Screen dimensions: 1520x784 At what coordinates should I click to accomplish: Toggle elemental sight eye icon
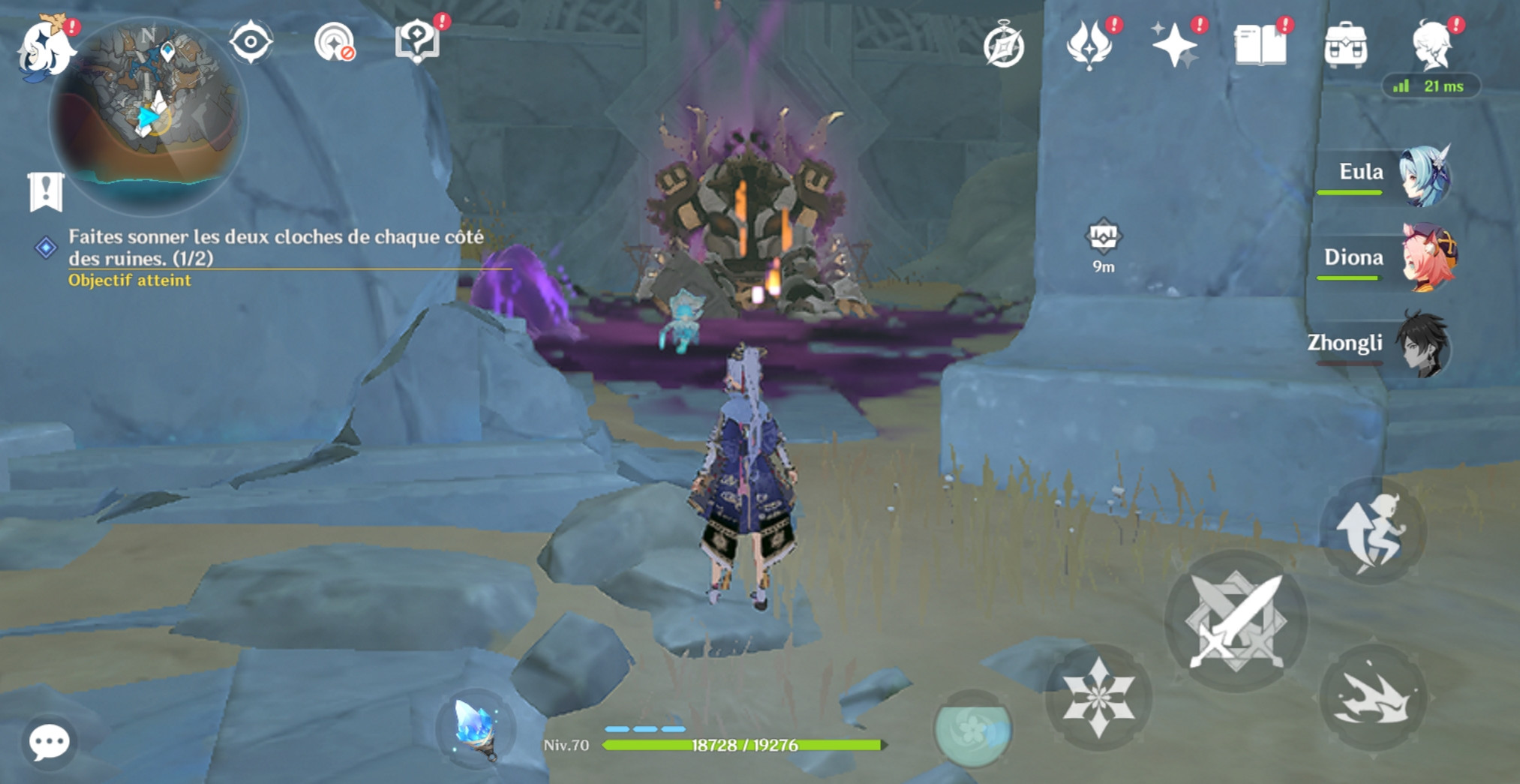pyautogui.click(x=251, y=42)
